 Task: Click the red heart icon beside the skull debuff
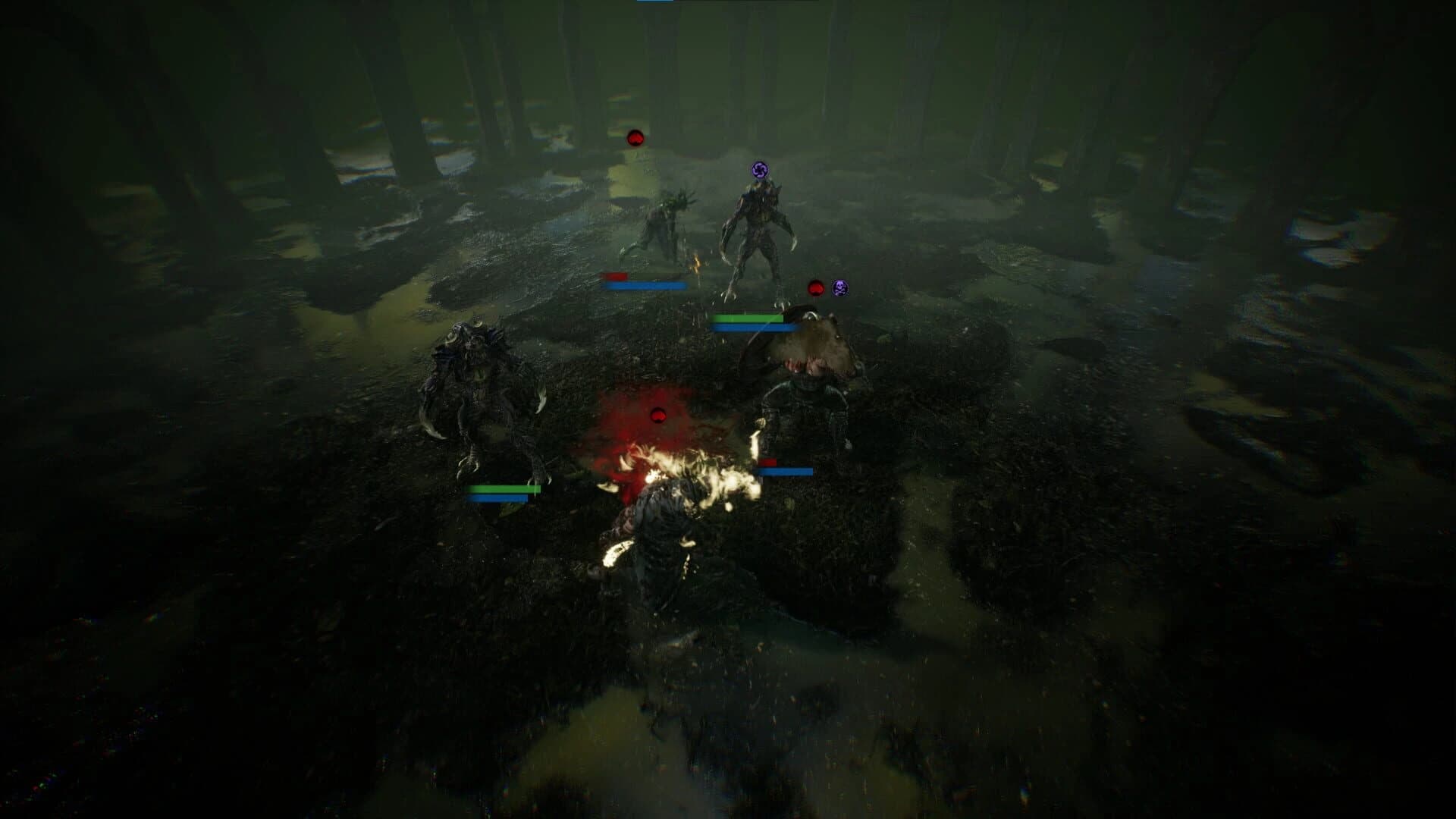pos(815,287)
